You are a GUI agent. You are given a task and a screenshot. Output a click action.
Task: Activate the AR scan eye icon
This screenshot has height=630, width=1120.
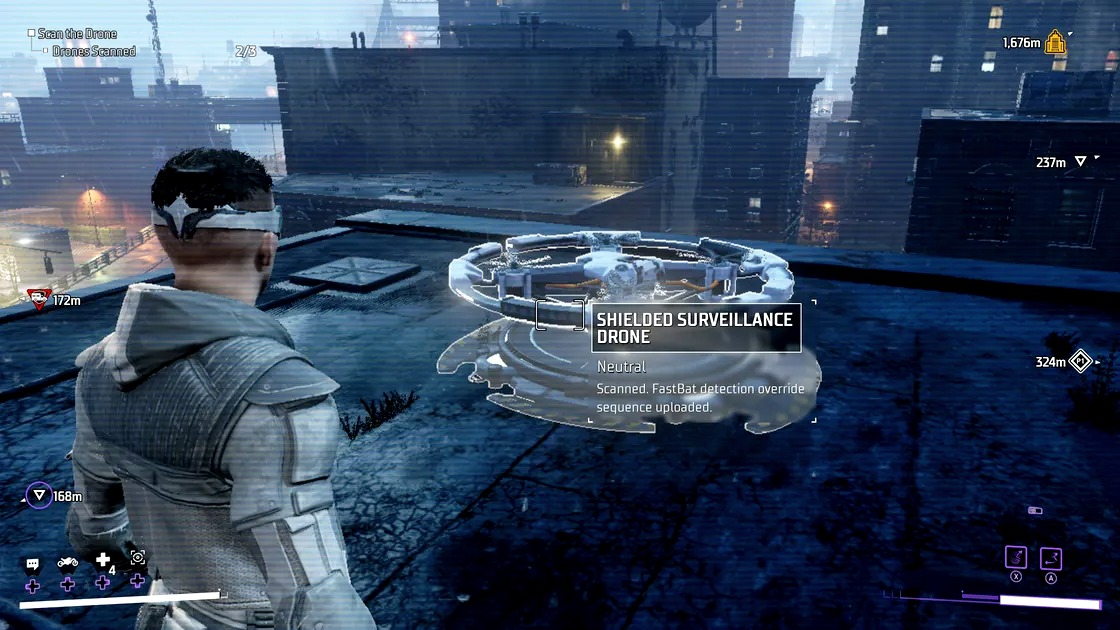(138, 558)
